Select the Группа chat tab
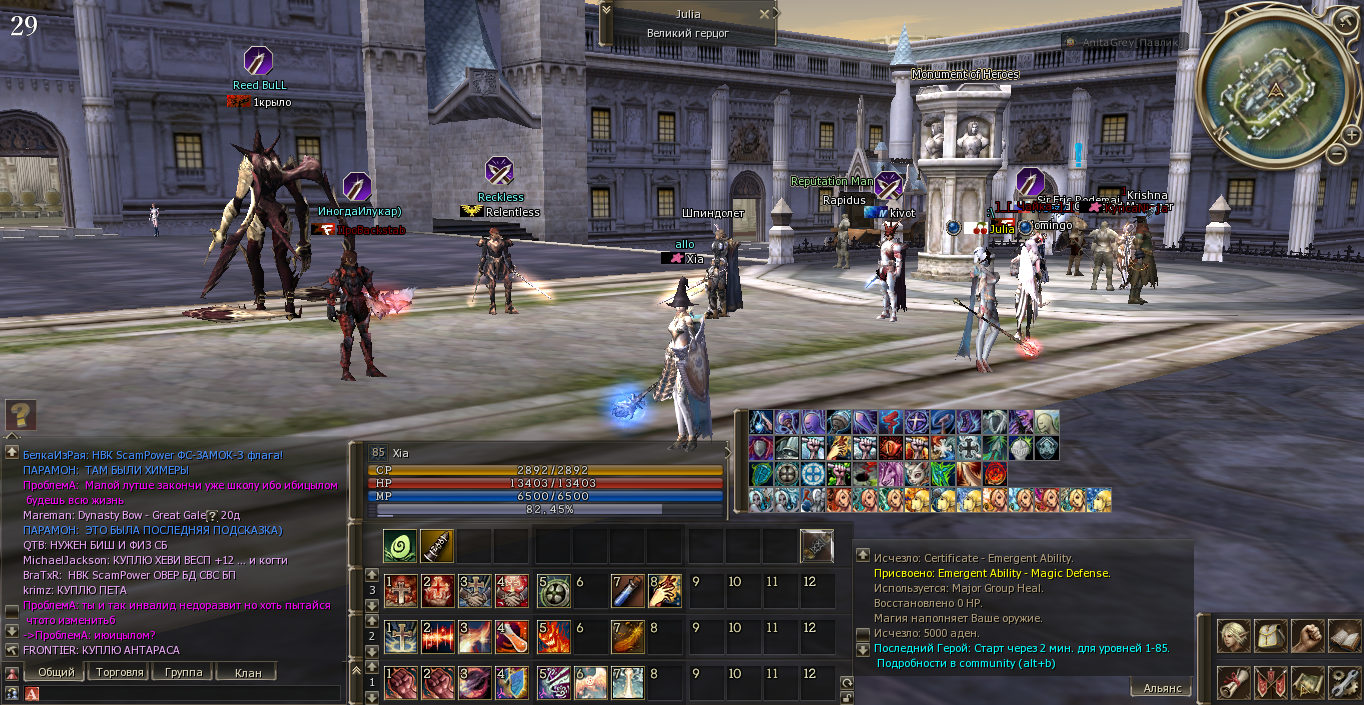This screenshot has width=1364, height=705. coord(183,673)
